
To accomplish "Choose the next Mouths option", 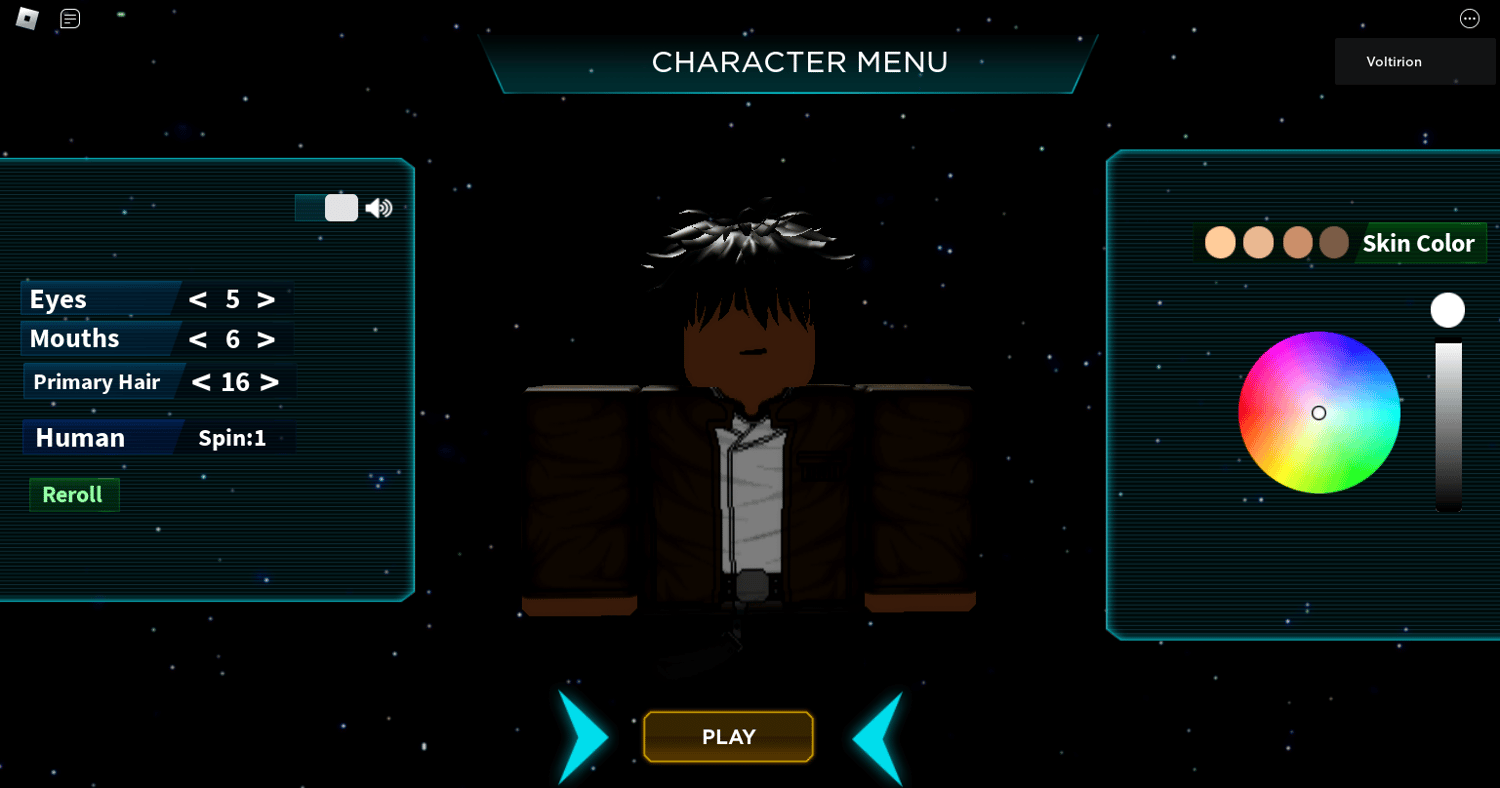I will pos(266,339).
